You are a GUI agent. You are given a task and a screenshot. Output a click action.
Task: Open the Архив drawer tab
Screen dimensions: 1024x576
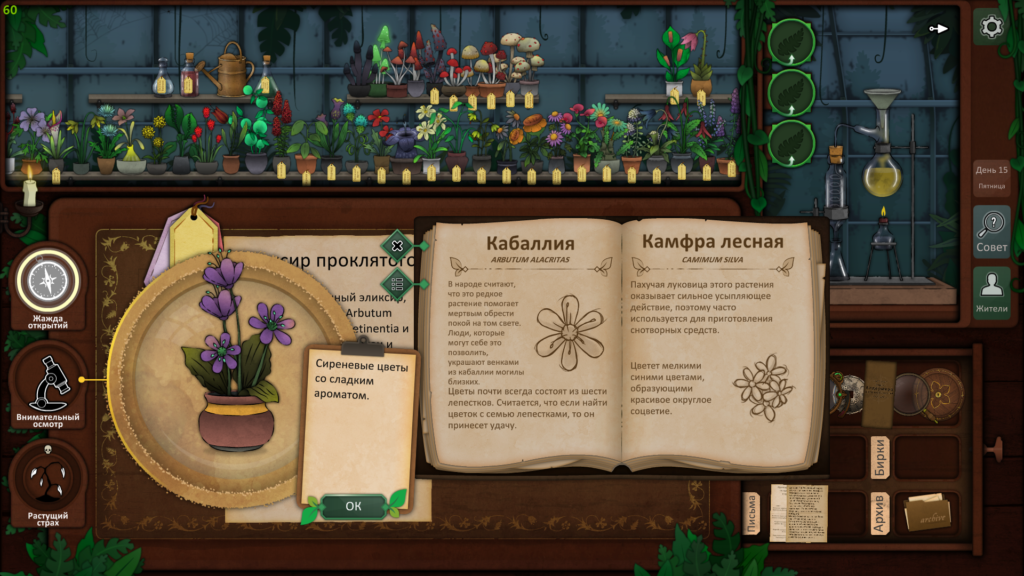[x=880, y=513]
